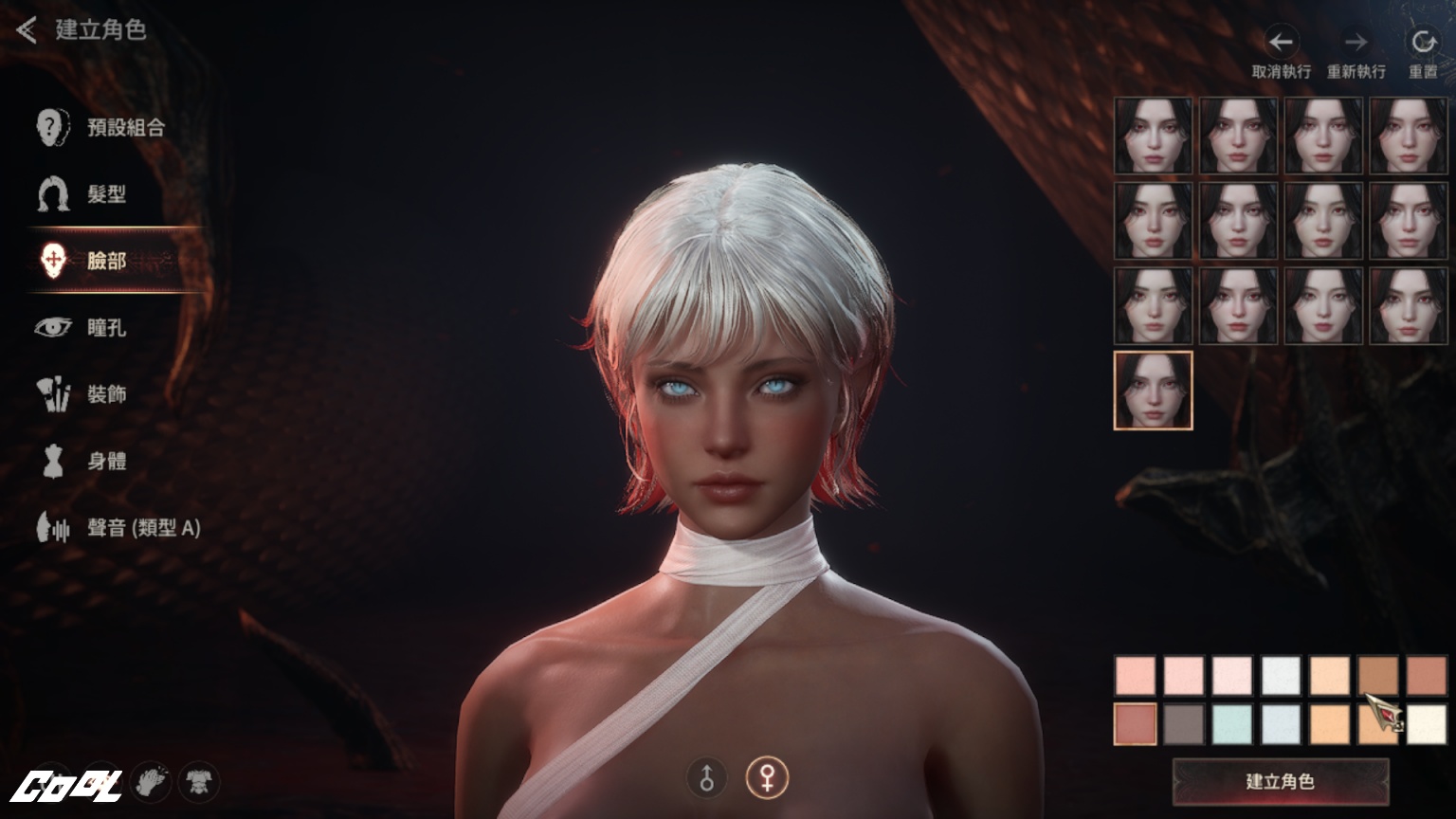Click the clapping hands emote icon
The image size is (1456, 819).
(x=150, y=782)
